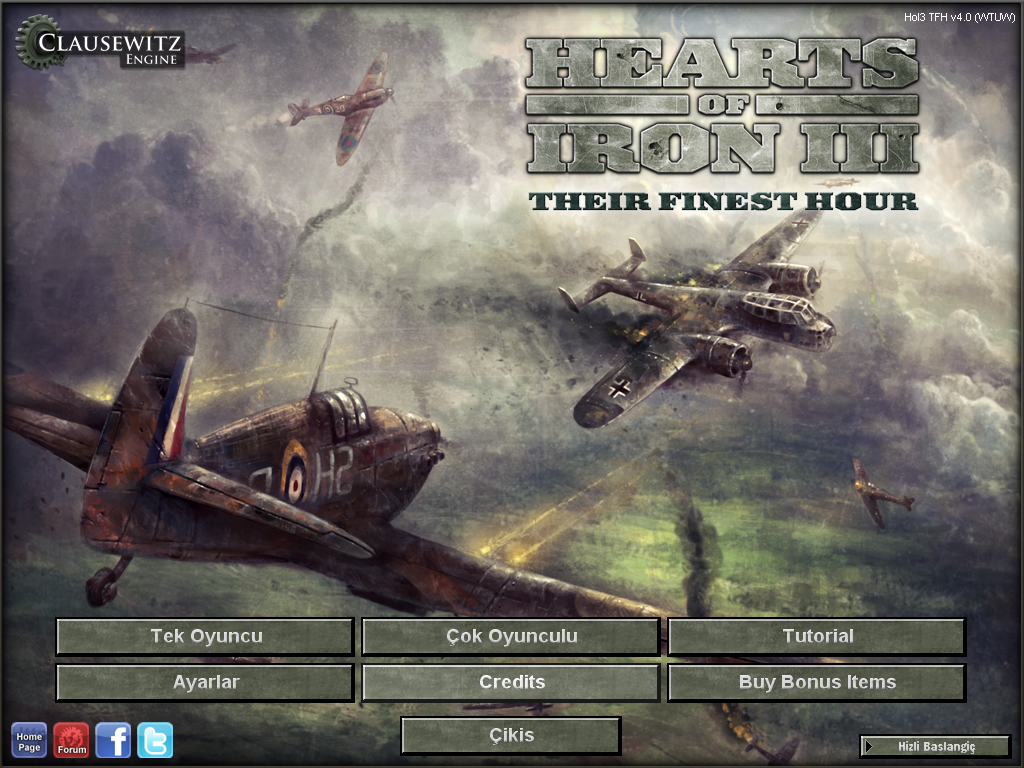
Task: Visit the red Forum icon
Action: [x=71, y=741]
